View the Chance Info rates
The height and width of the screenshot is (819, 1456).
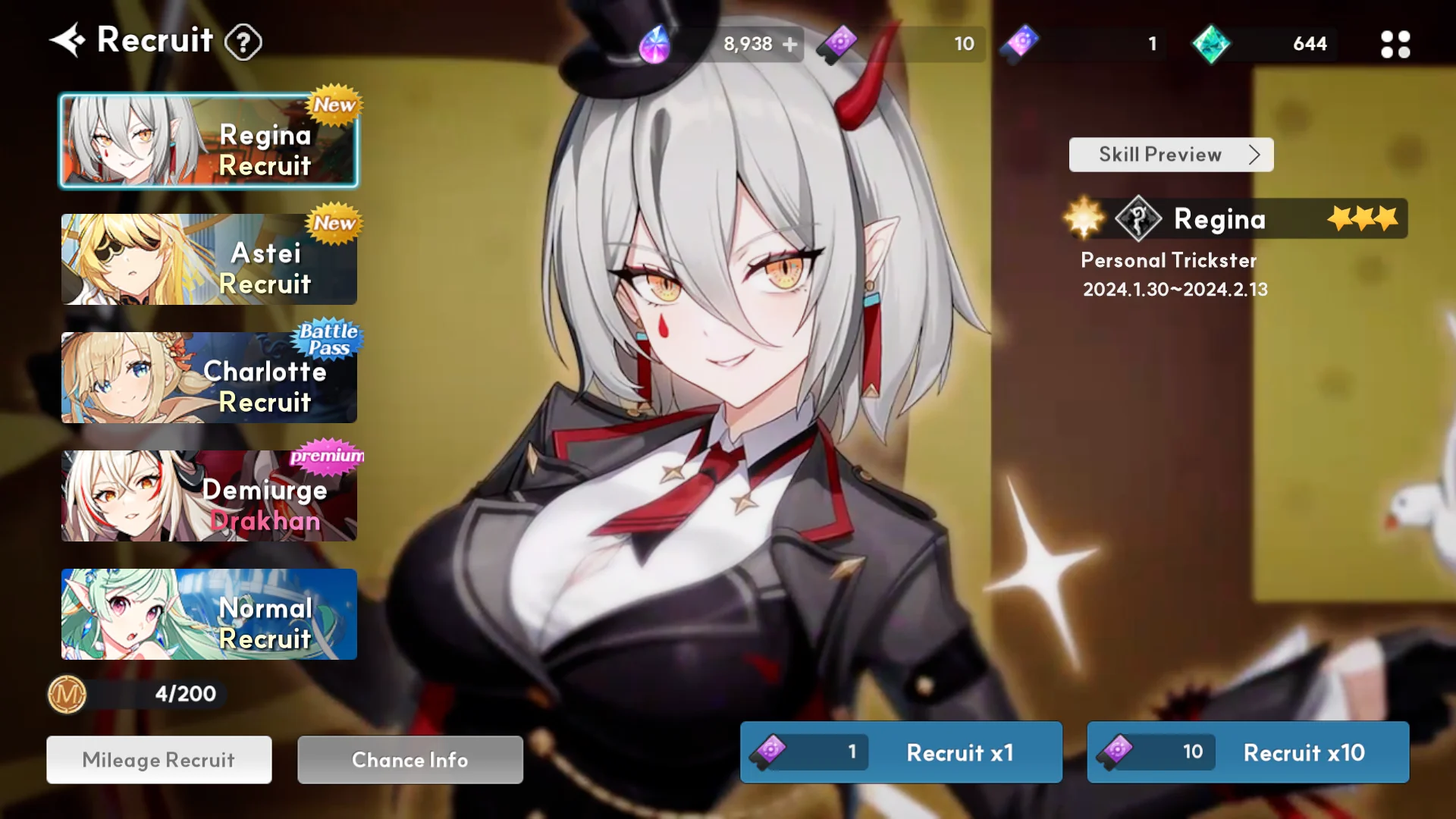tap(410, 760)
